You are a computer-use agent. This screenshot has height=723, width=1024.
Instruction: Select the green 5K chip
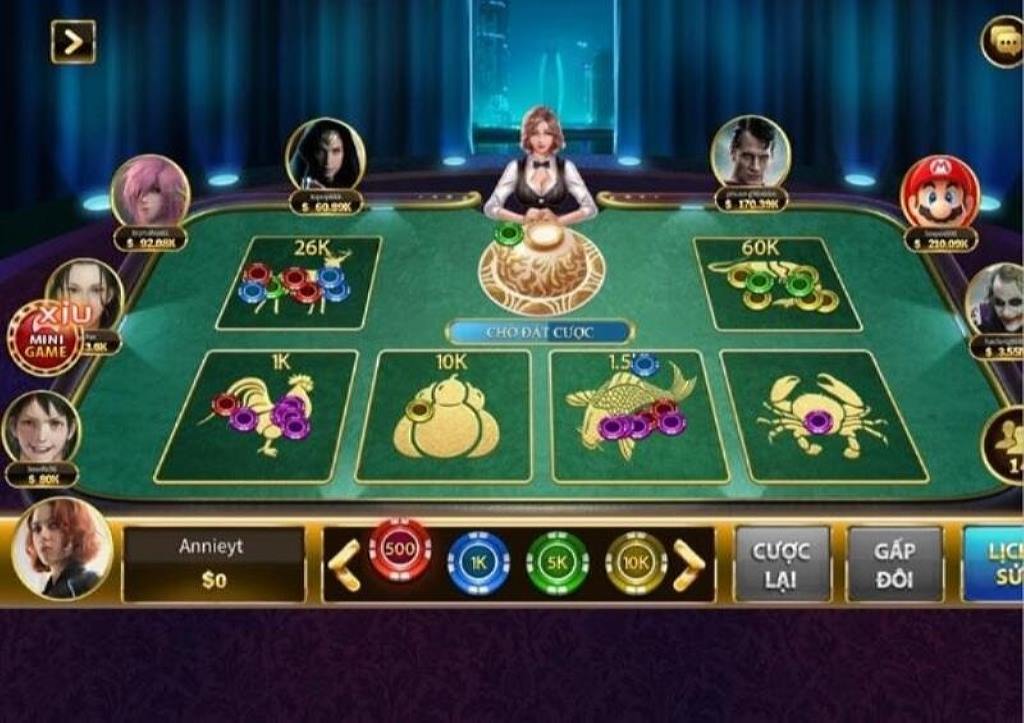coord(557,563)
